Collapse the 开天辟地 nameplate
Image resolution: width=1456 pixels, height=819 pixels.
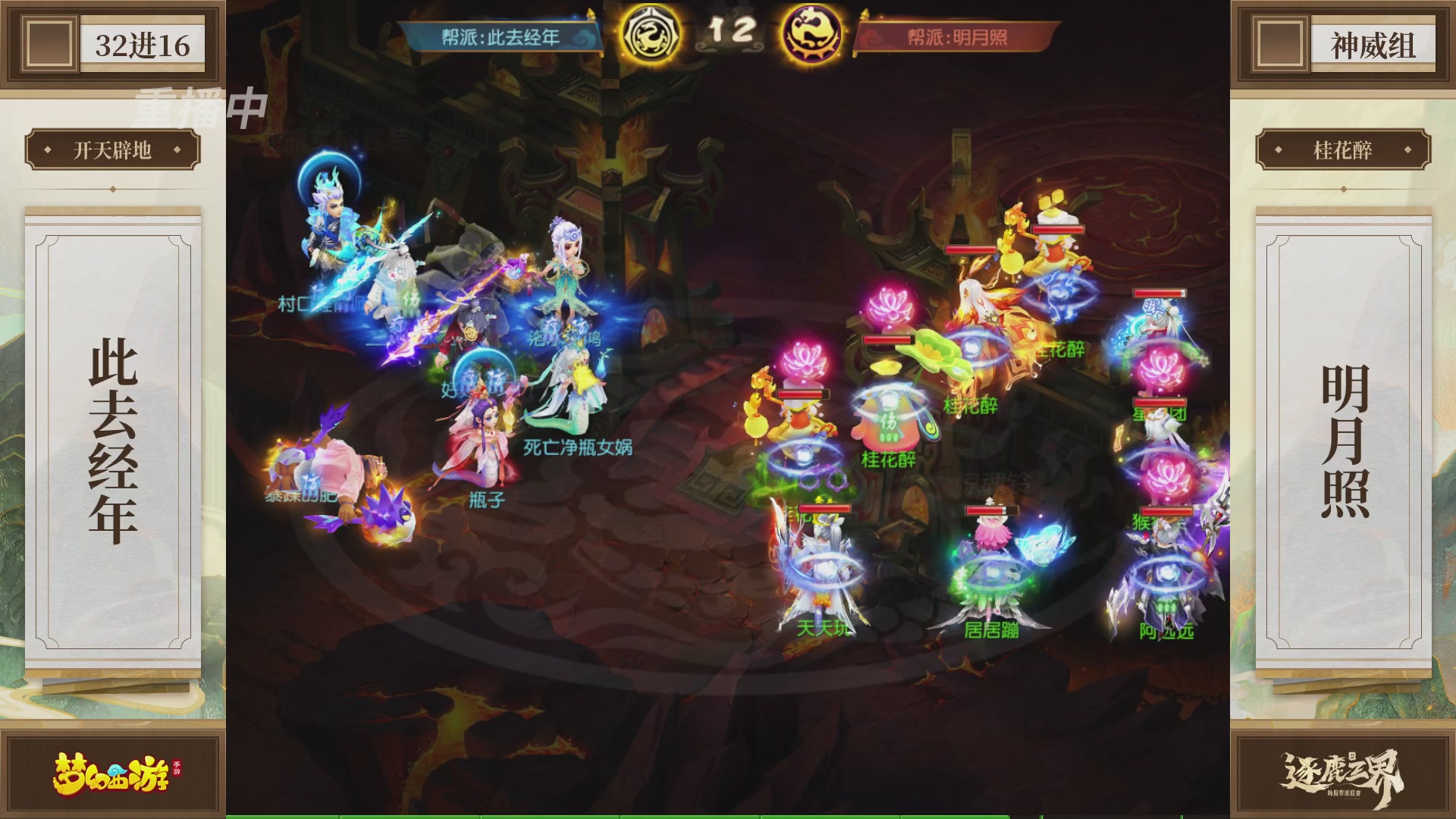click(112, 150)
